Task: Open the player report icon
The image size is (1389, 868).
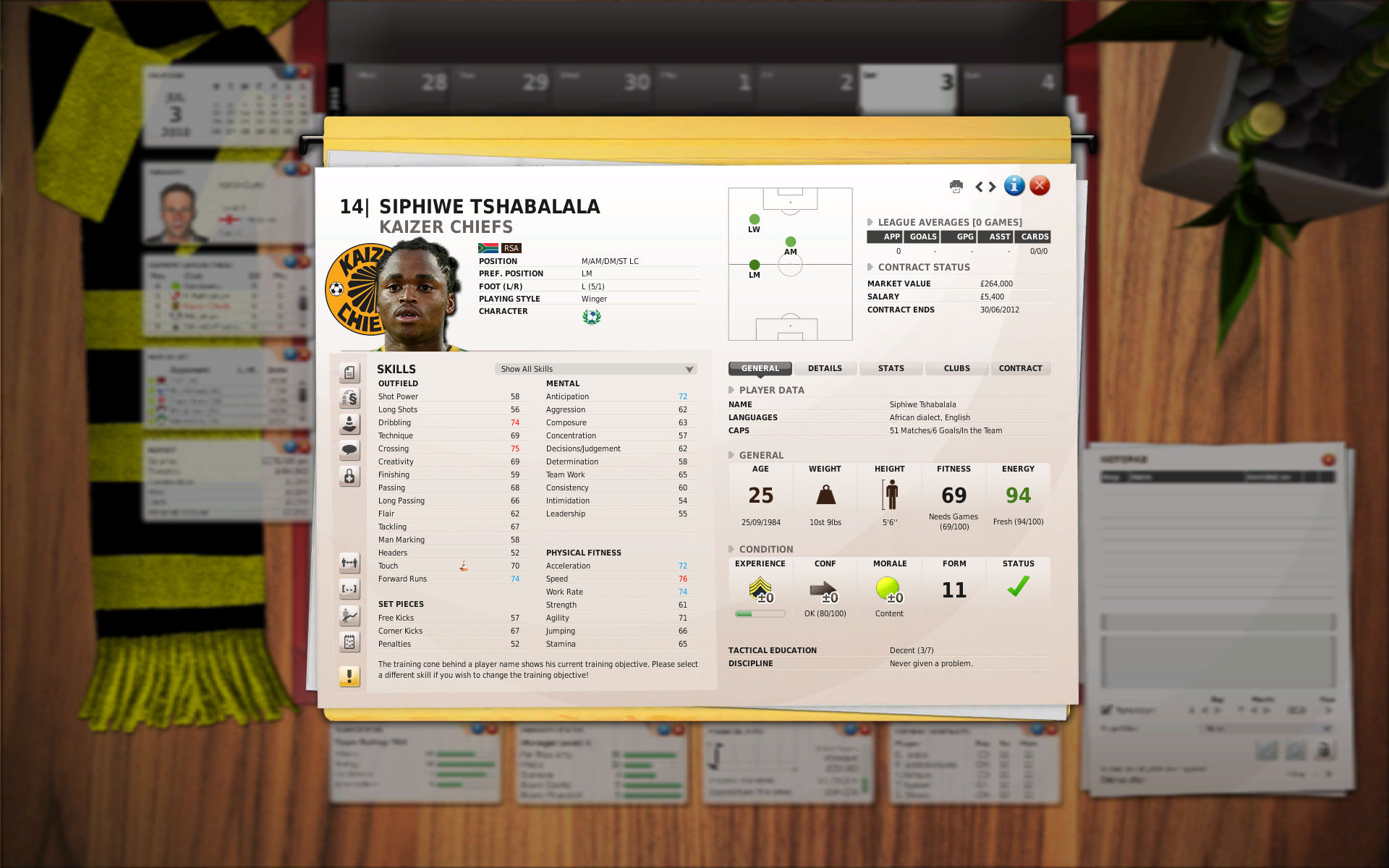Action: [349, 373]
